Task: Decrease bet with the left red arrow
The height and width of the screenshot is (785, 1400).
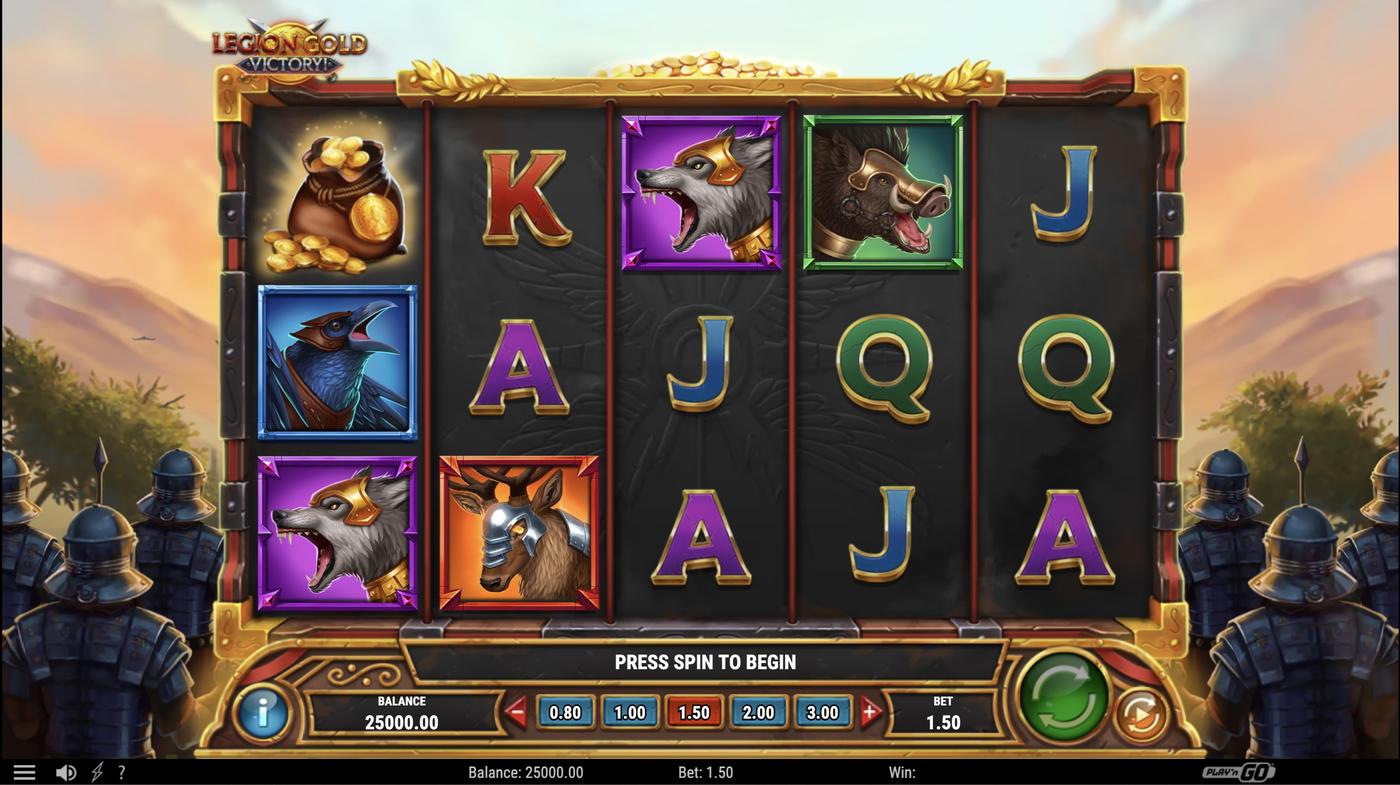Action: [517, 711]
